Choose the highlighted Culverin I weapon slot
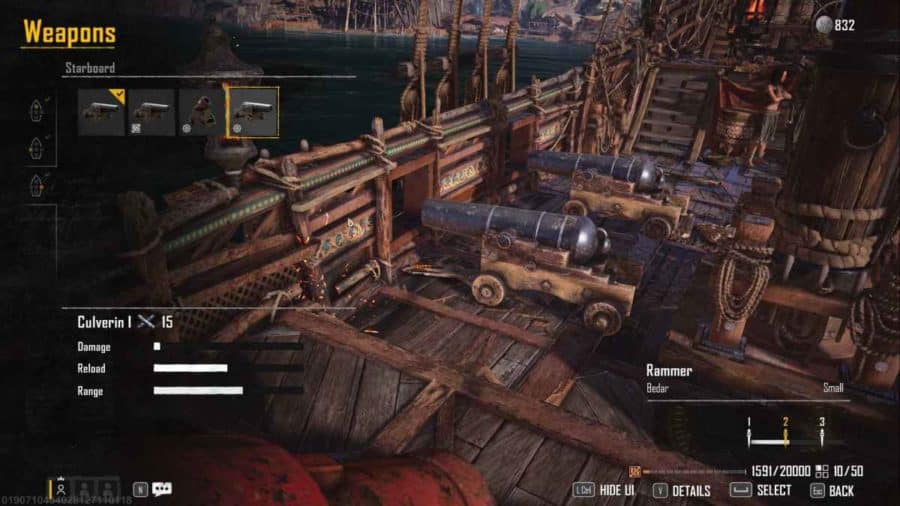Screen dimensions: 900x506 pyautogui.click(x=252, y=112)
